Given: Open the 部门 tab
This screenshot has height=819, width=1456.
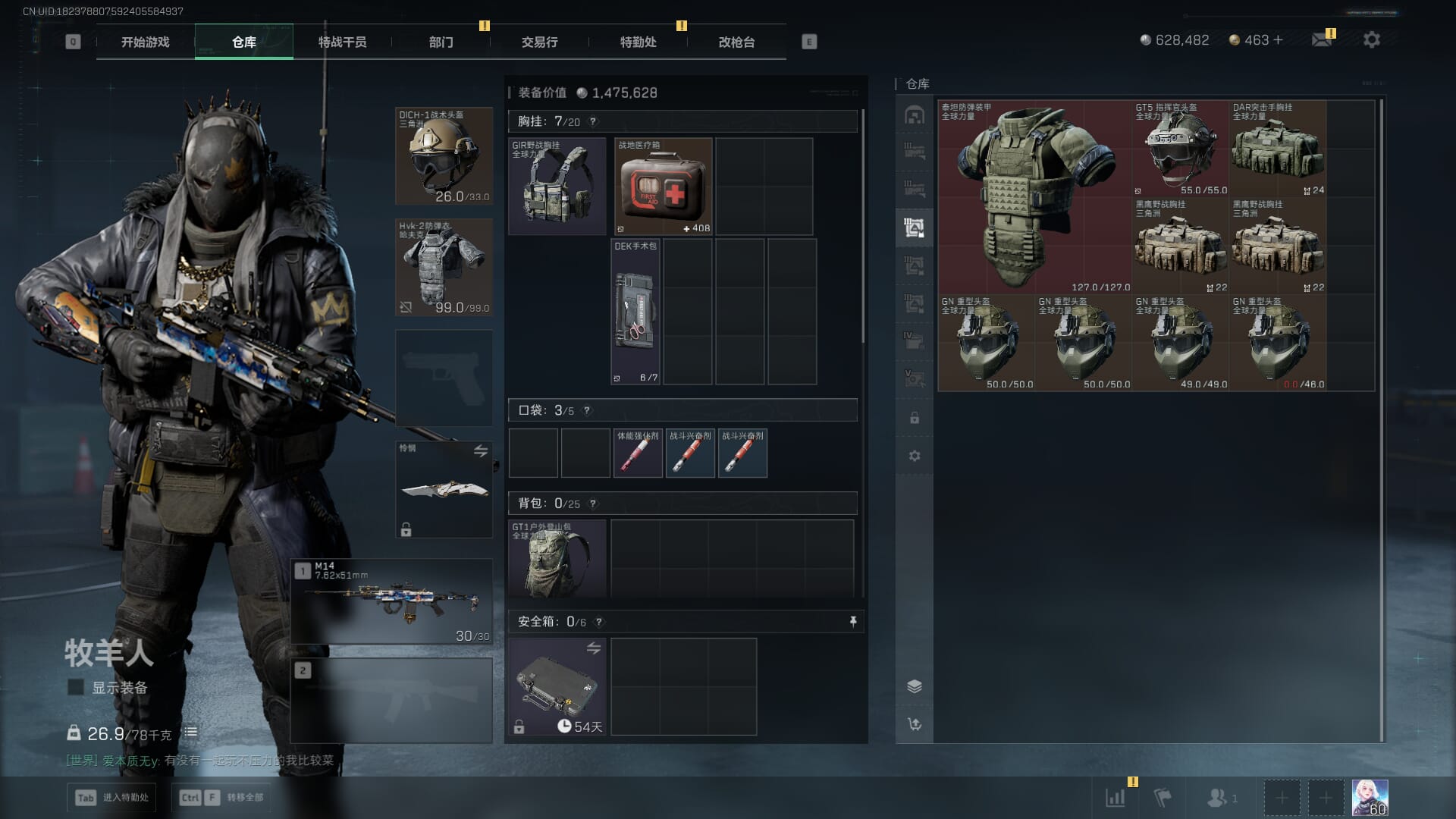Looking at the screenshot, I should point(441,42).
